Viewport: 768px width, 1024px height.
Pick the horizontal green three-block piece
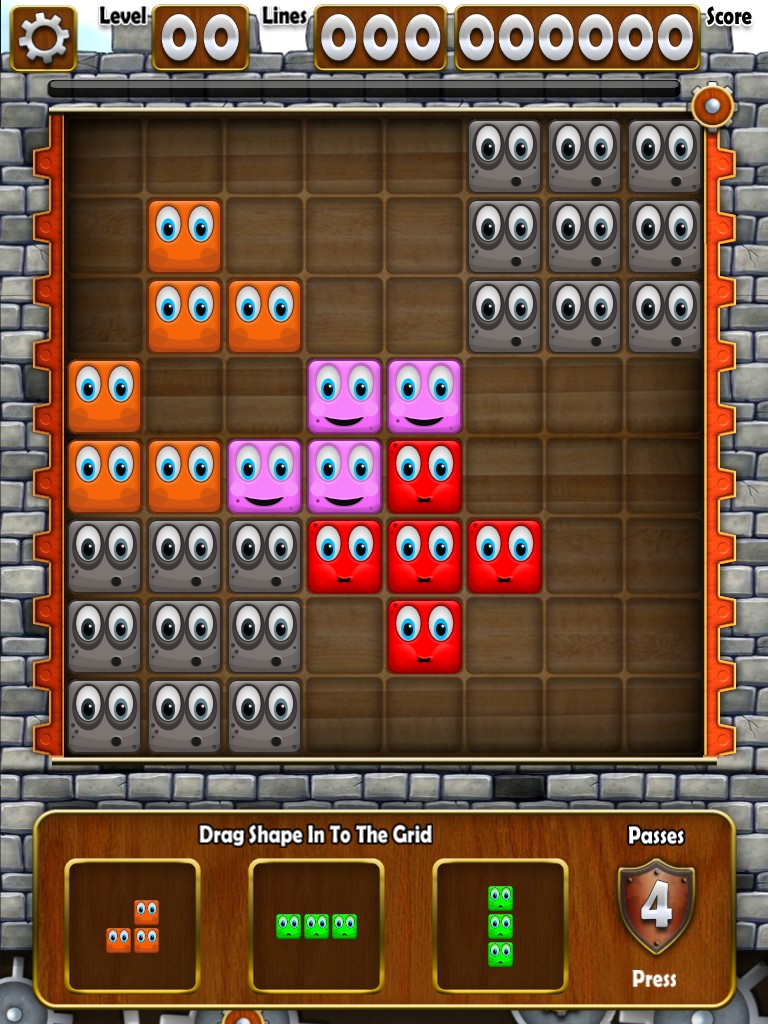click(316, 926)
